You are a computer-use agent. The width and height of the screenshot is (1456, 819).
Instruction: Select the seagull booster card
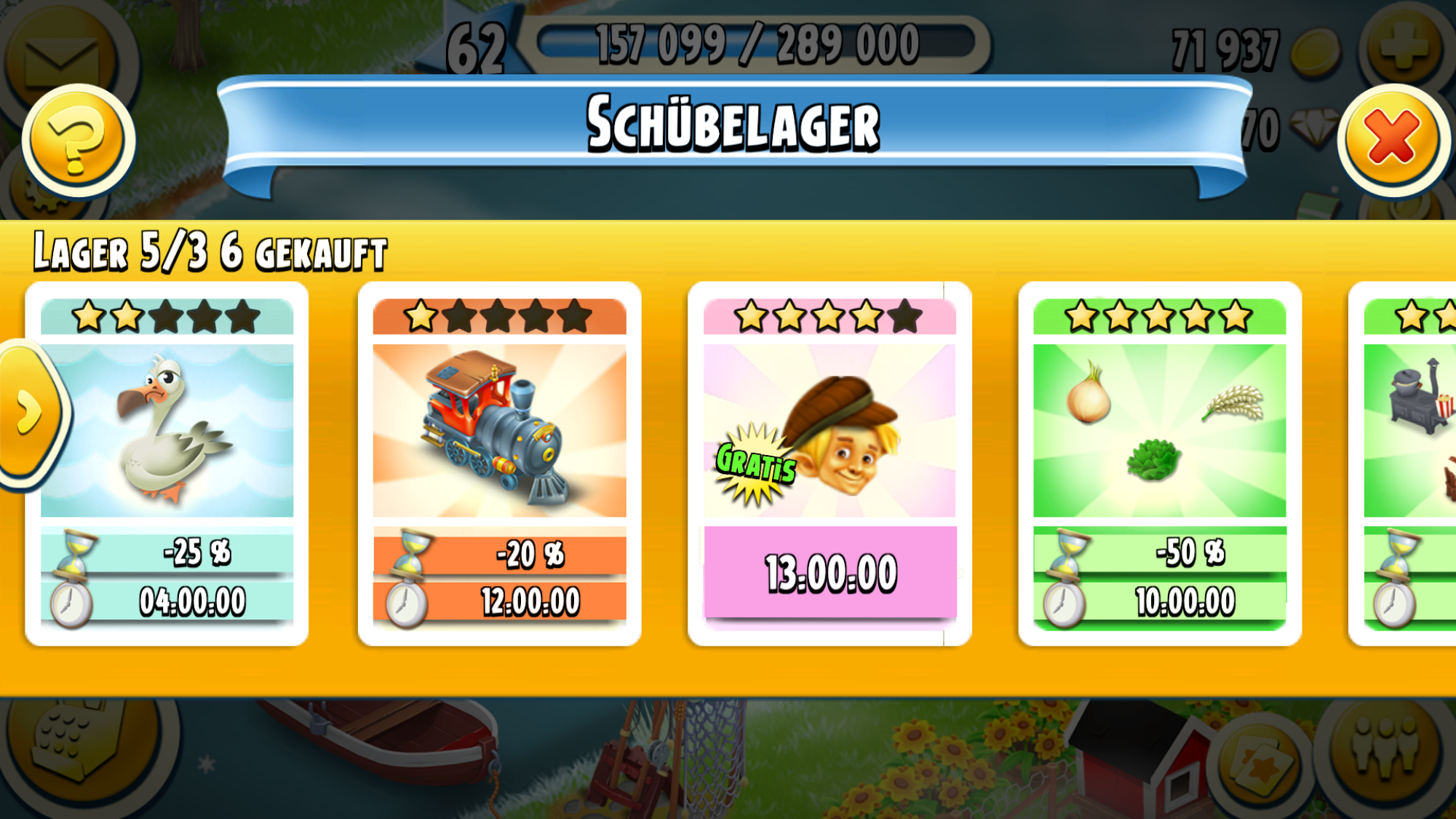tap(167, 463)
